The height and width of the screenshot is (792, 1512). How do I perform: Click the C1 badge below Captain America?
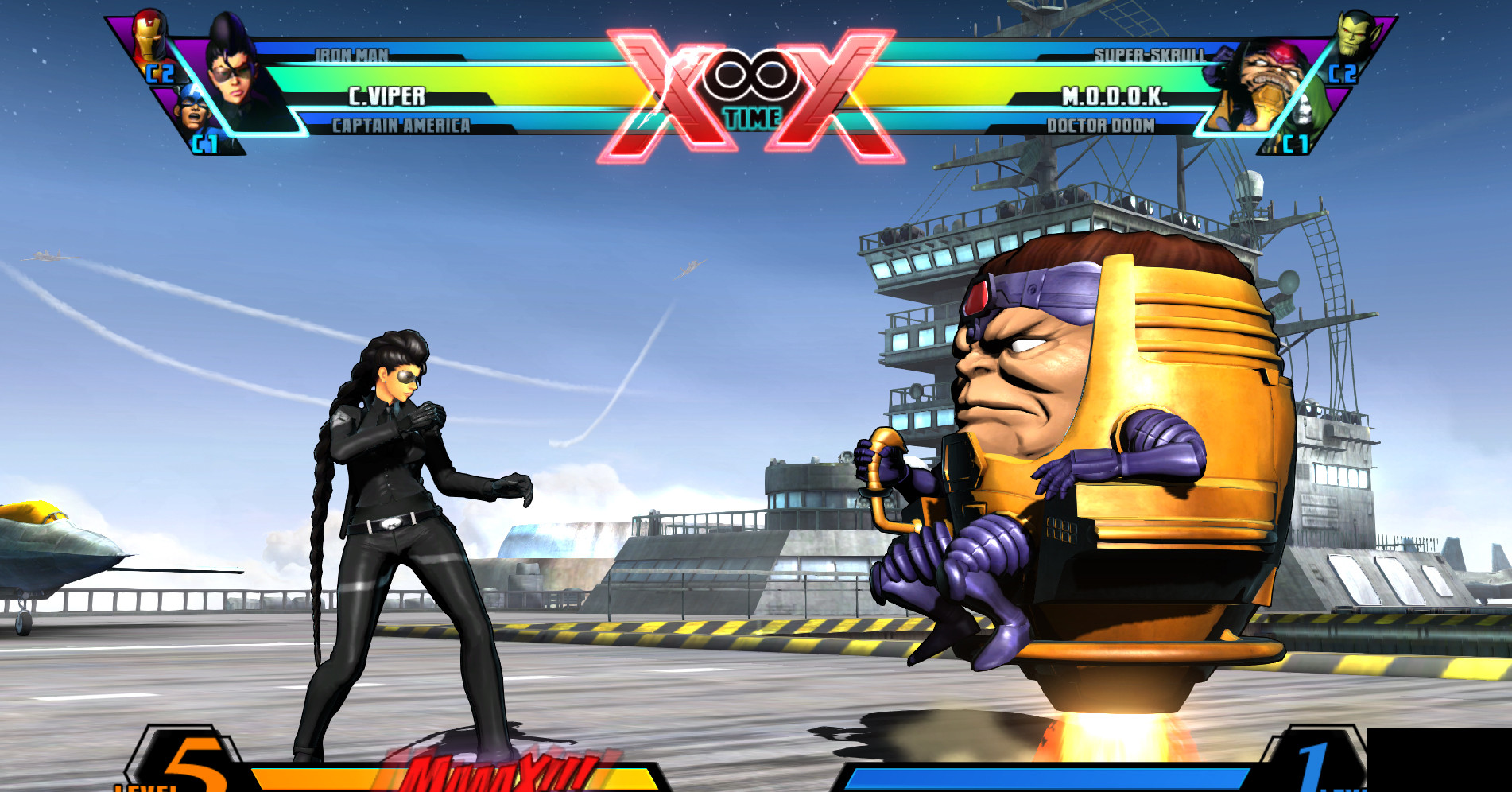(204, 142)
